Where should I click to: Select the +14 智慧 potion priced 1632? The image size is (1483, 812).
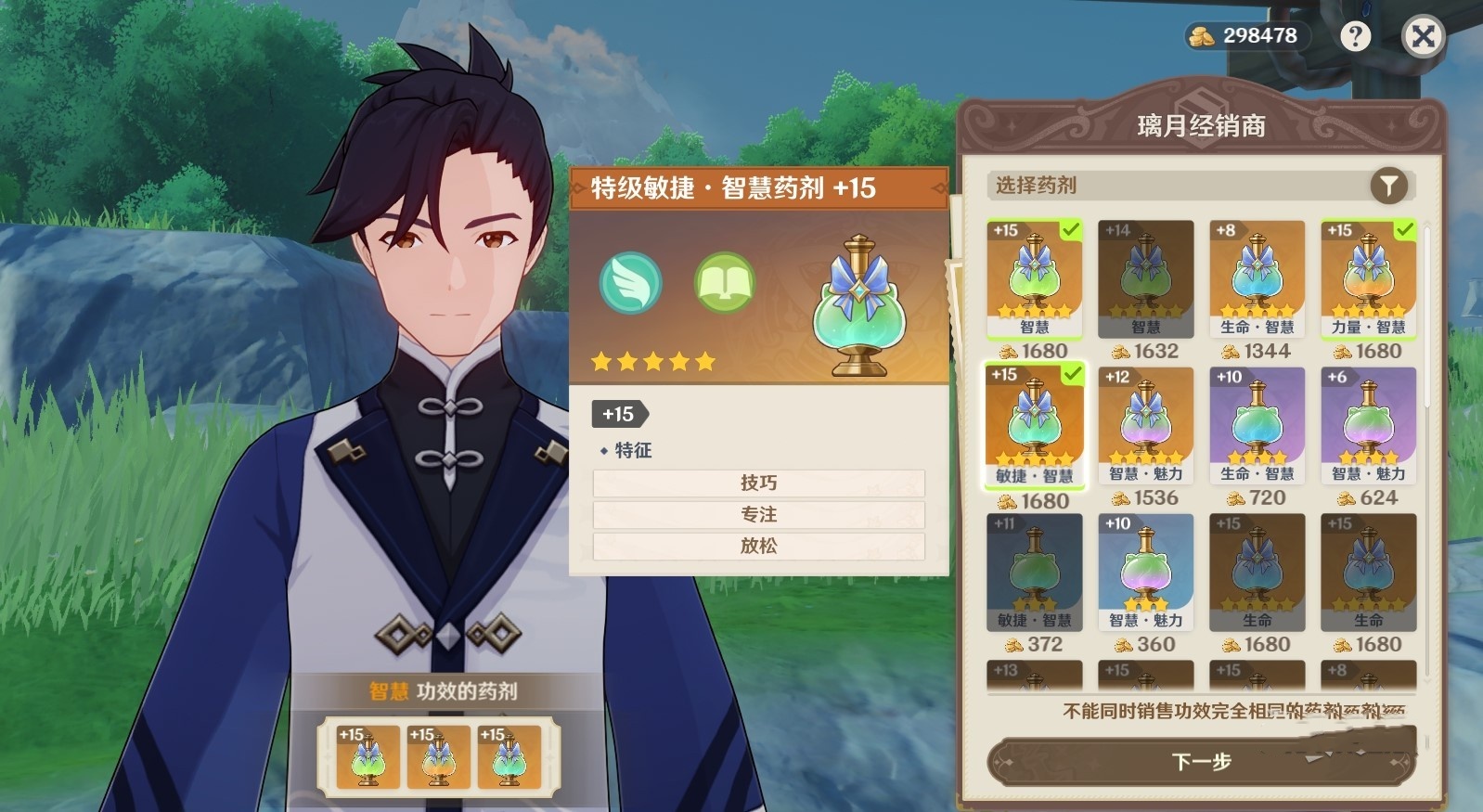(x=1145, y=274)
